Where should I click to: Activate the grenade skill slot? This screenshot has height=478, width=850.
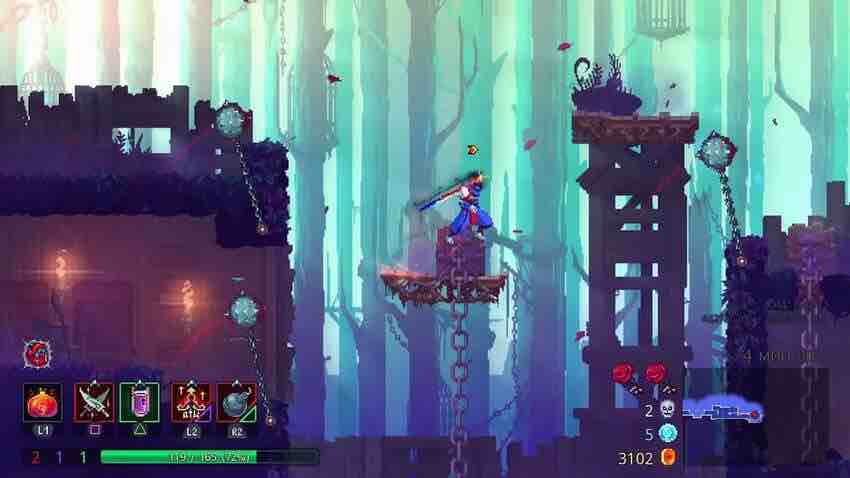point(236,402)
